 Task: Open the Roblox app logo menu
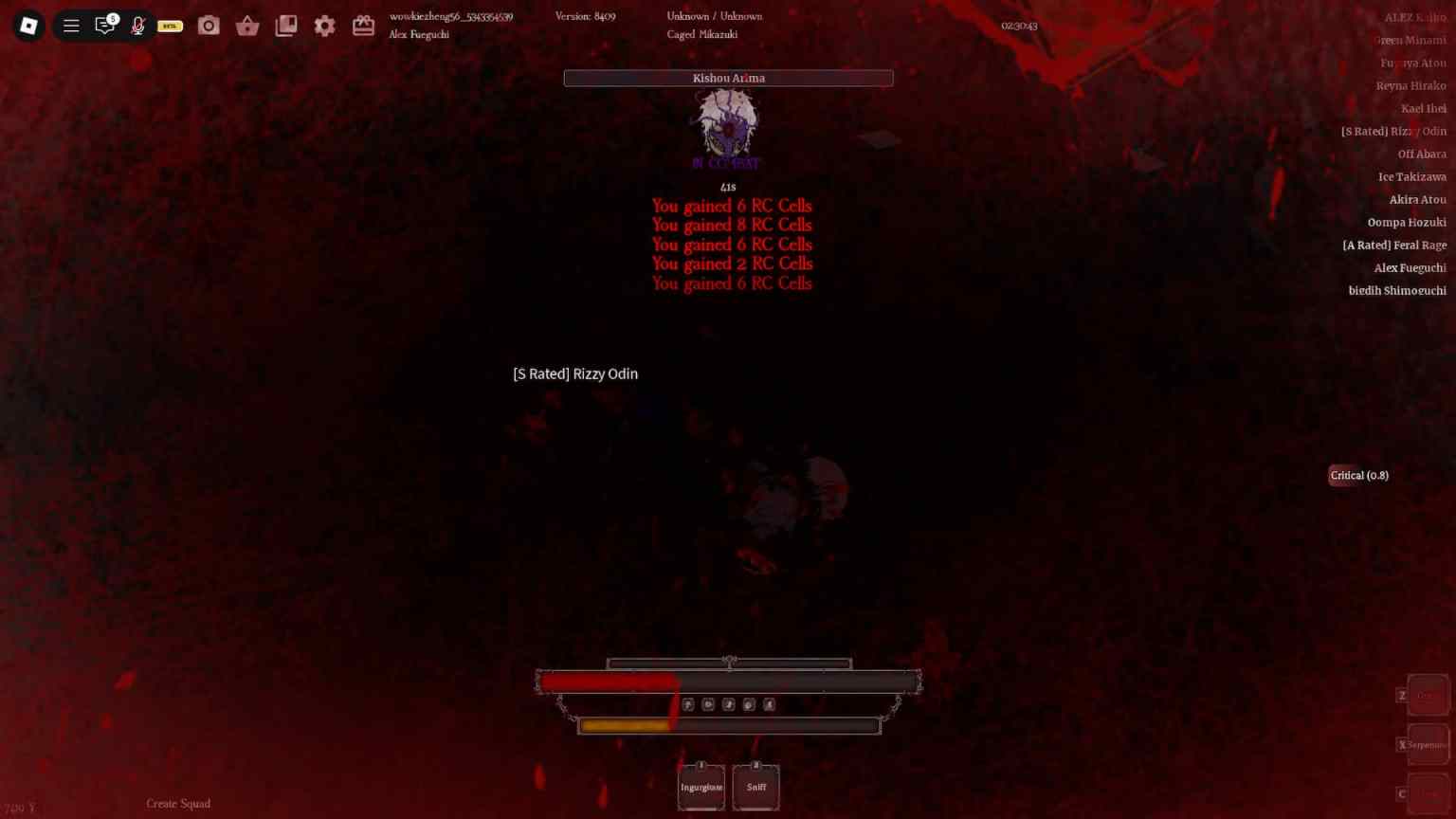(27, 25)
